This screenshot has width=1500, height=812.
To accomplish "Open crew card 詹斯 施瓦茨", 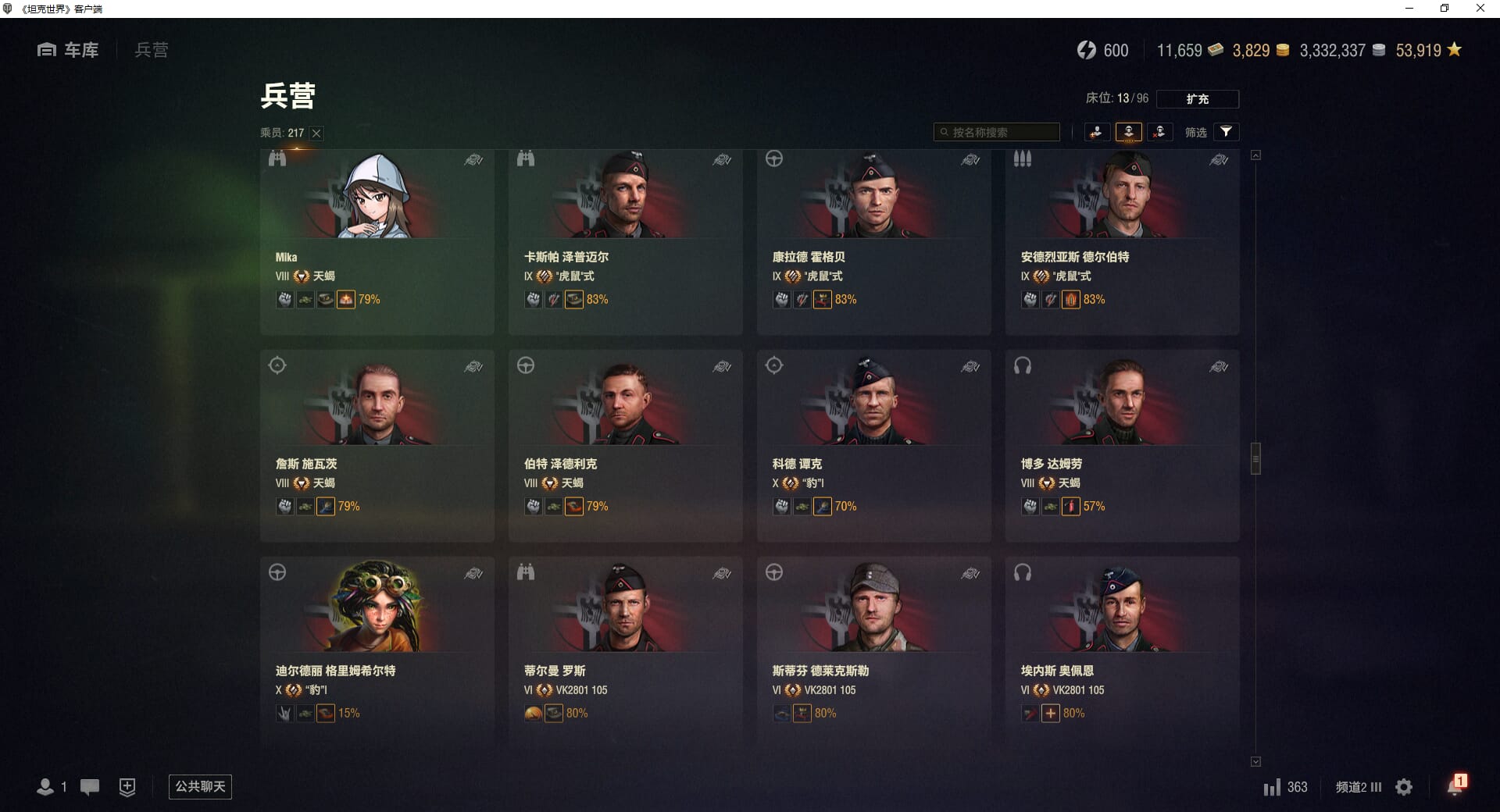I will (x=377, y=446).
